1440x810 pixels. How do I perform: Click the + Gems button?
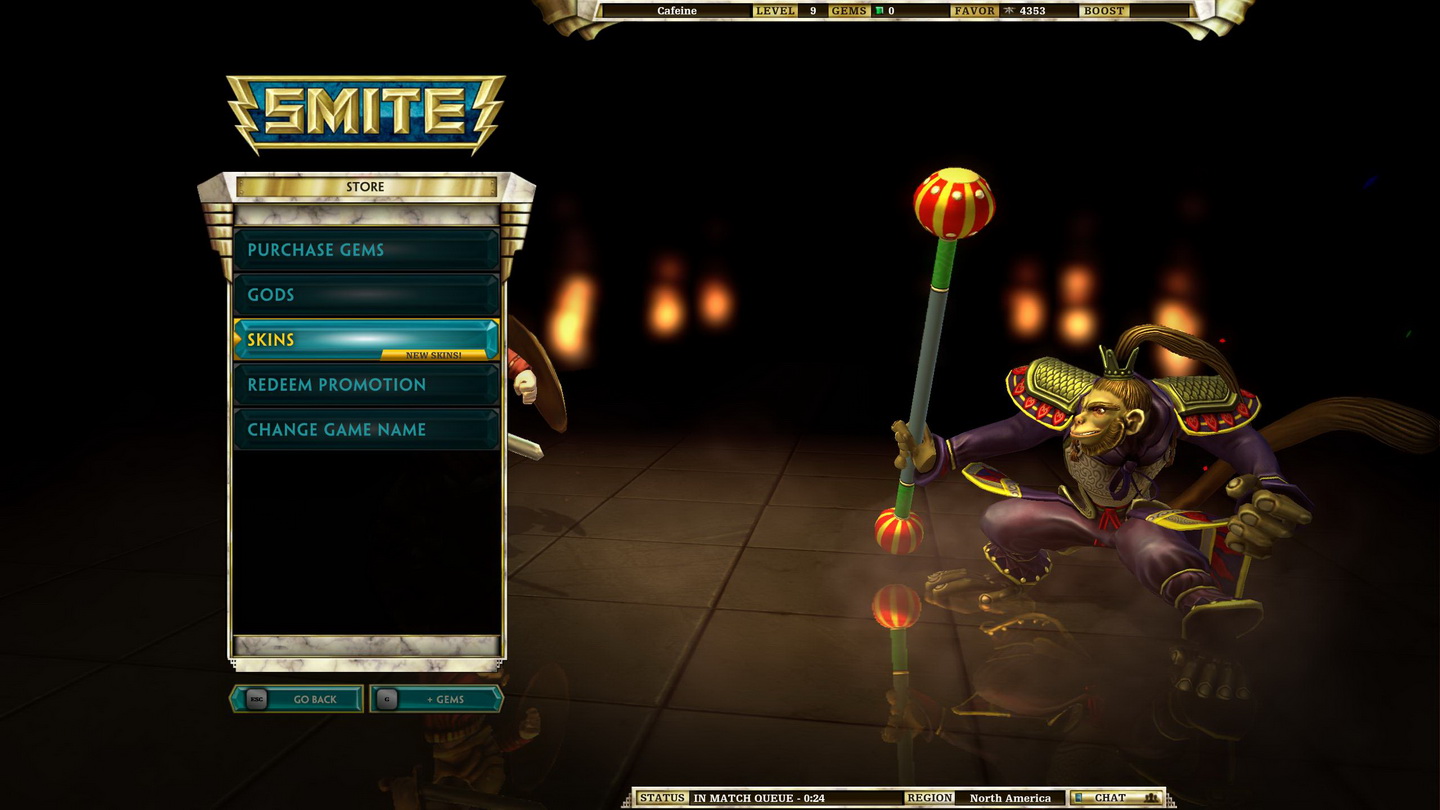(436, 699)
